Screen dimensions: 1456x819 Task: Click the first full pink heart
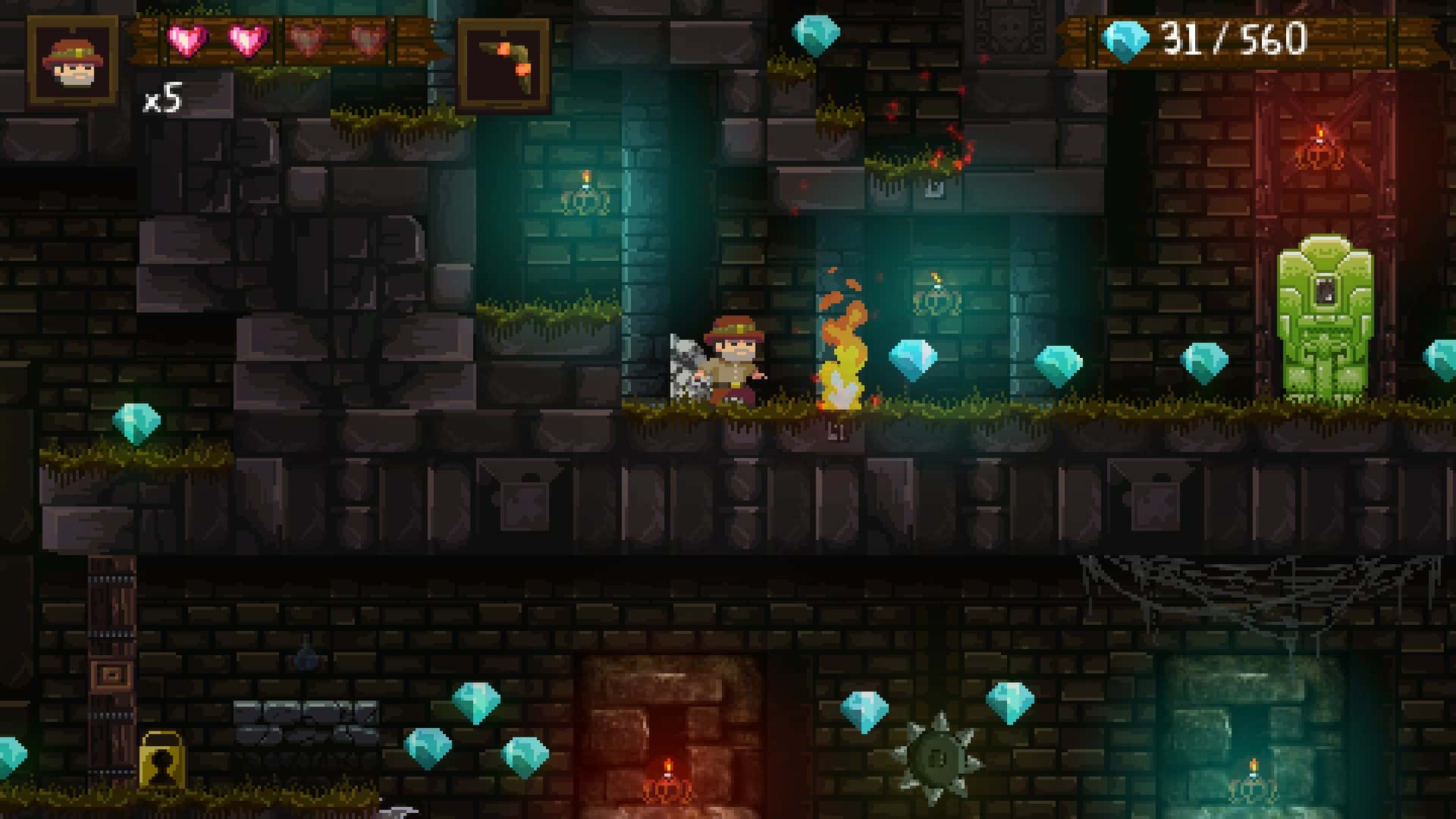pos(188,39)
